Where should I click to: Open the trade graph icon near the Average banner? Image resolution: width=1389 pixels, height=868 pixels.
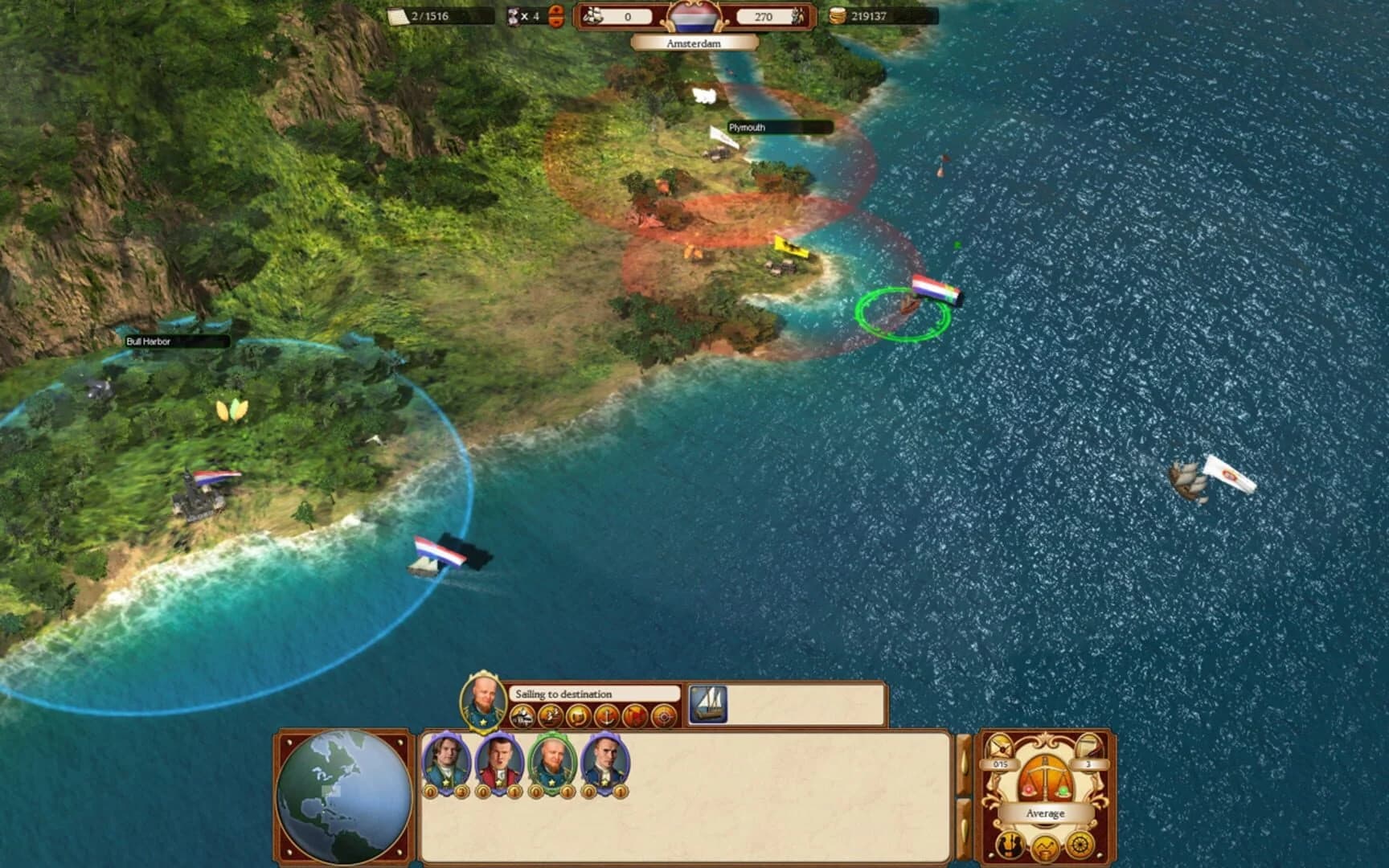1044,846
